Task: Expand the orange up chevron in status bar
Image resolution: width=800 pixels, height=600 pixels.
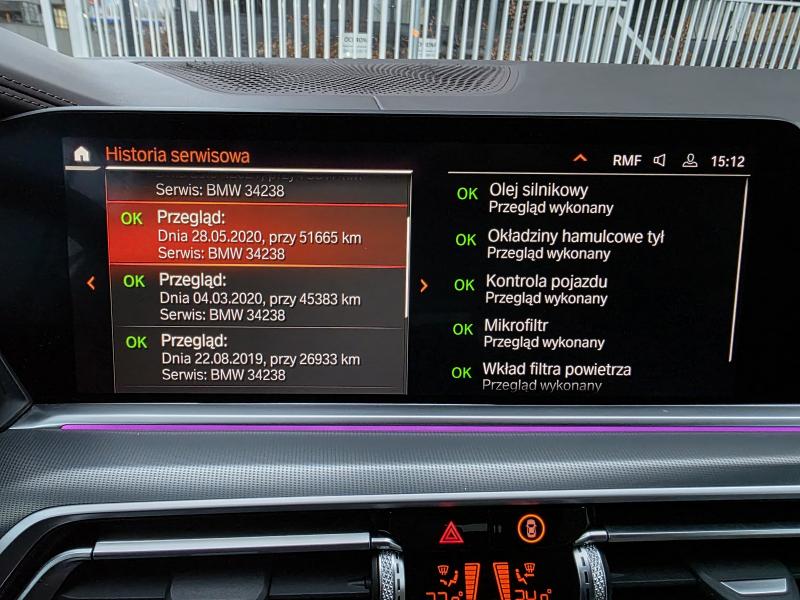Action: [x=579, y=159]
